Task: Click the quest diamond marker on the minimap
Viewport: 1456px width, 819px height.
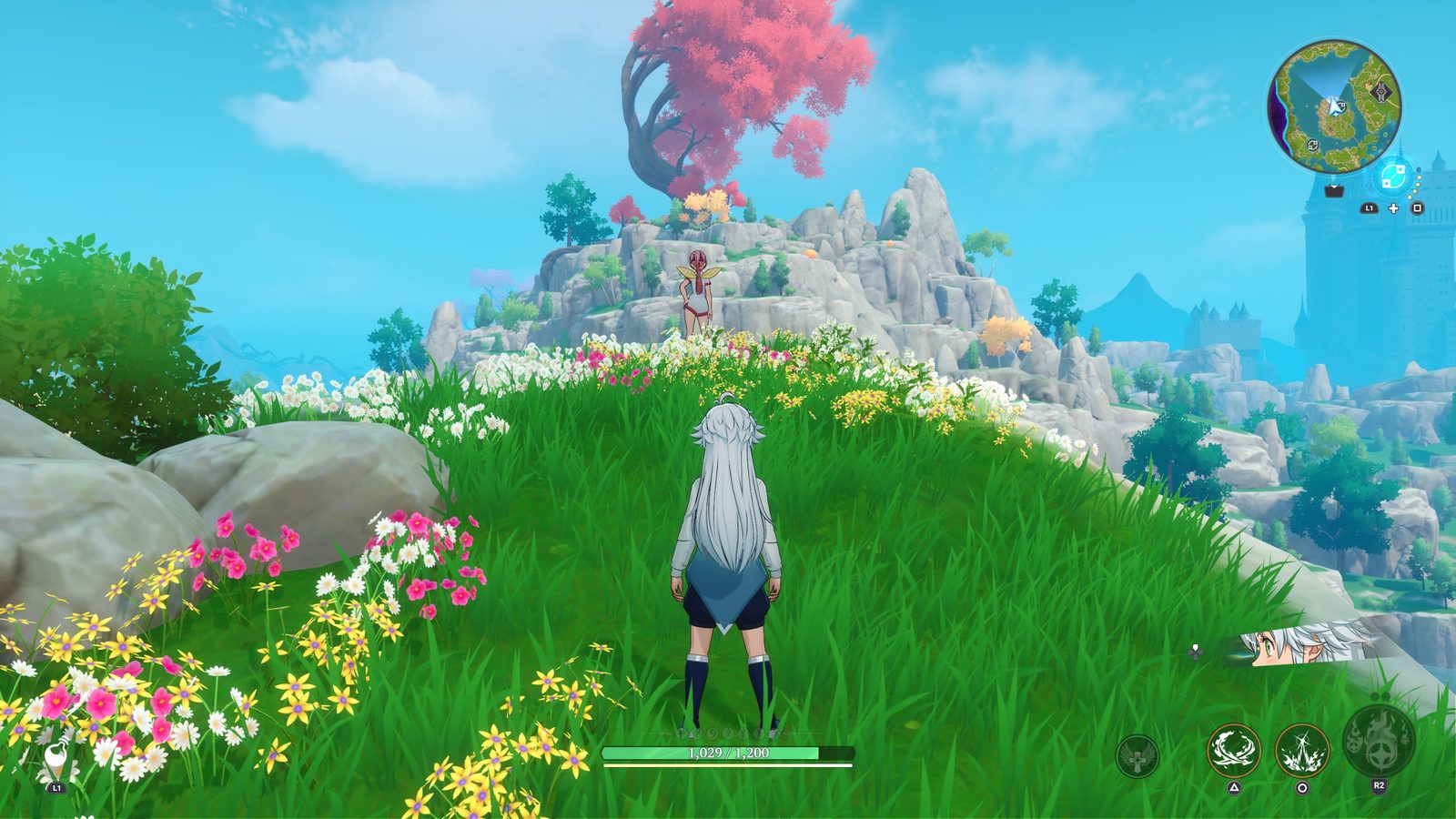Action: (x=1380, y=91)
